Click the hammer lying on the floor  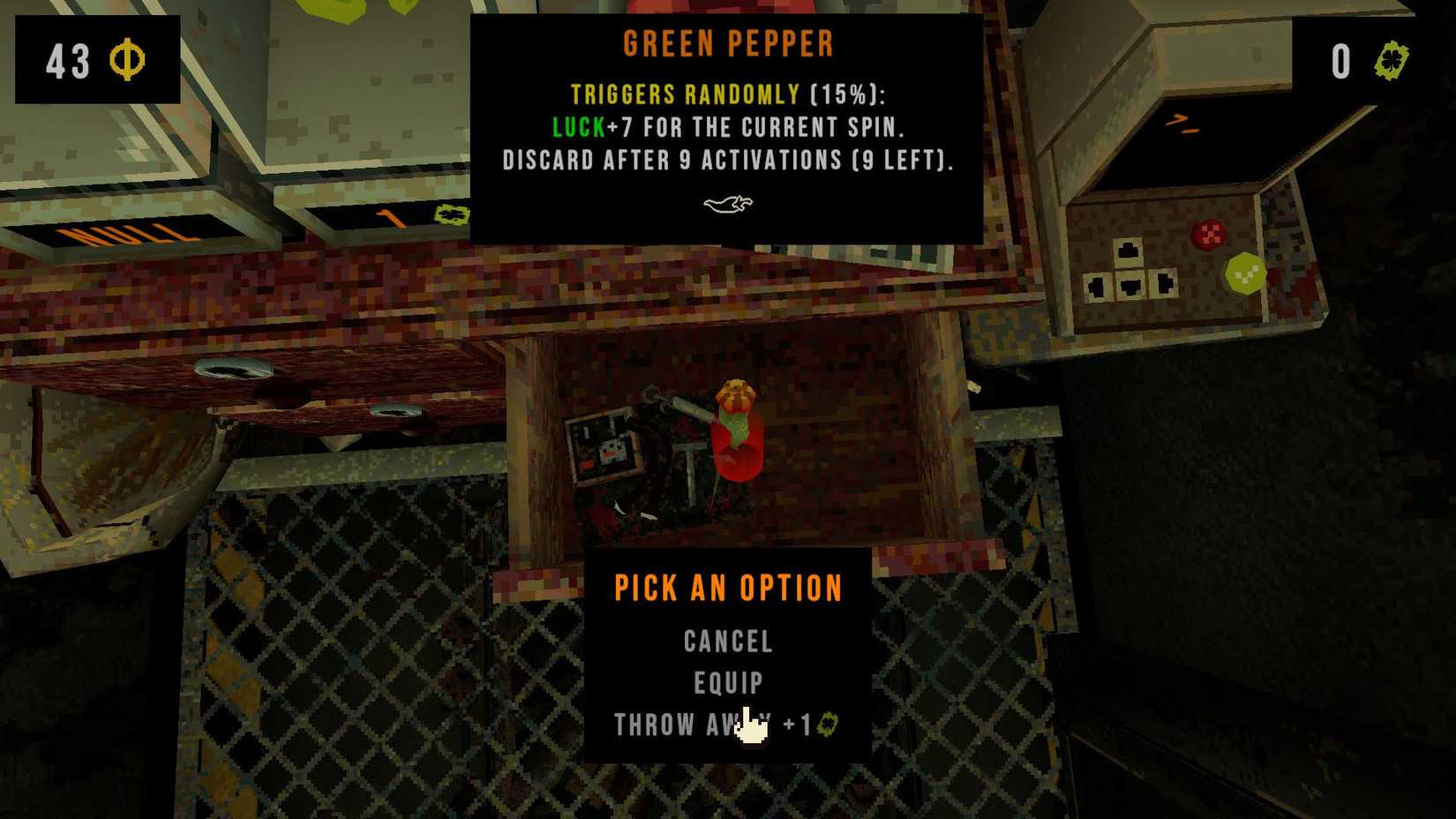point(691,450)
